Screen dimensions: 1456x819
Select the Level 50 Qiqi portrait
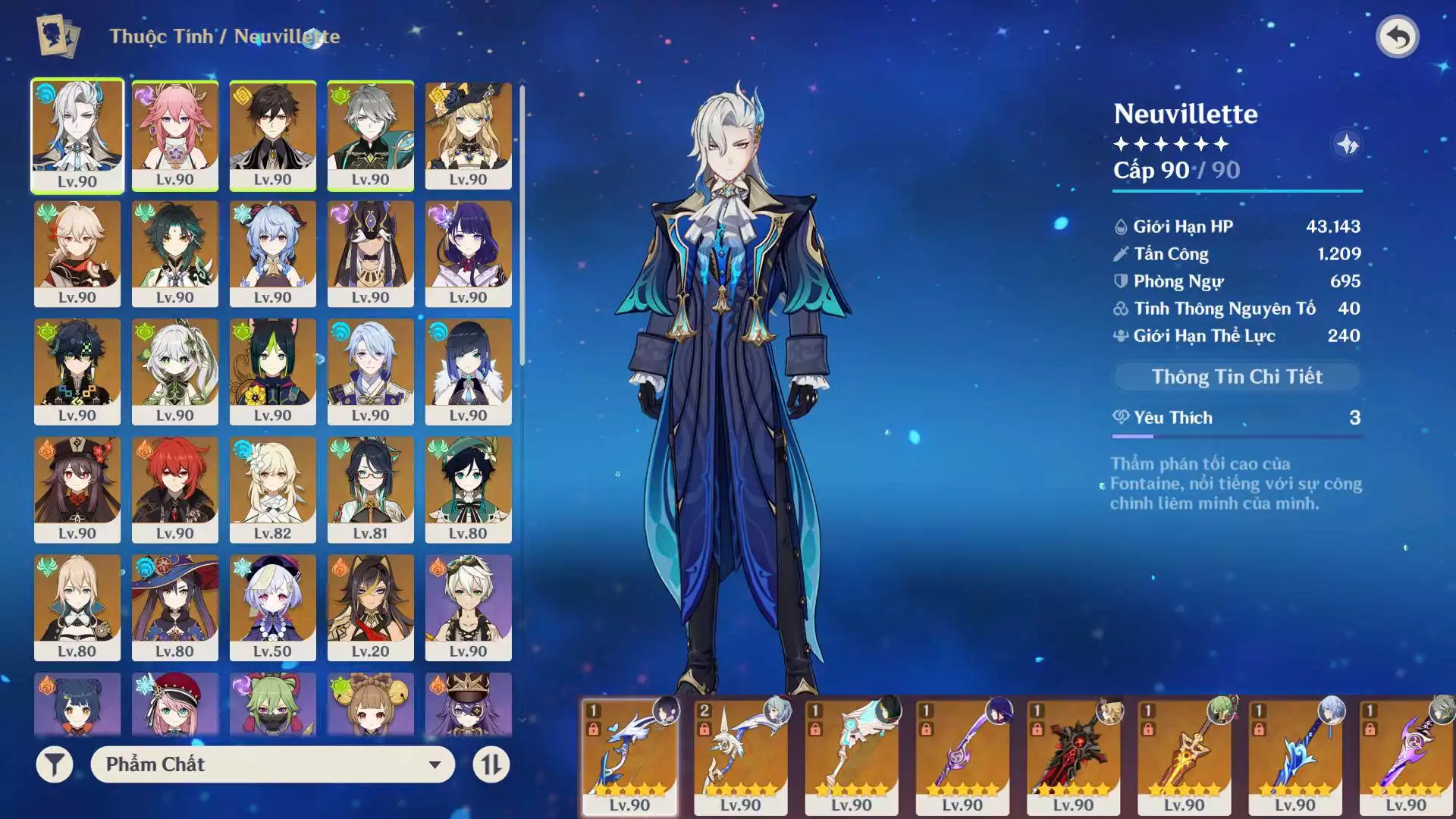coord(272,607)
